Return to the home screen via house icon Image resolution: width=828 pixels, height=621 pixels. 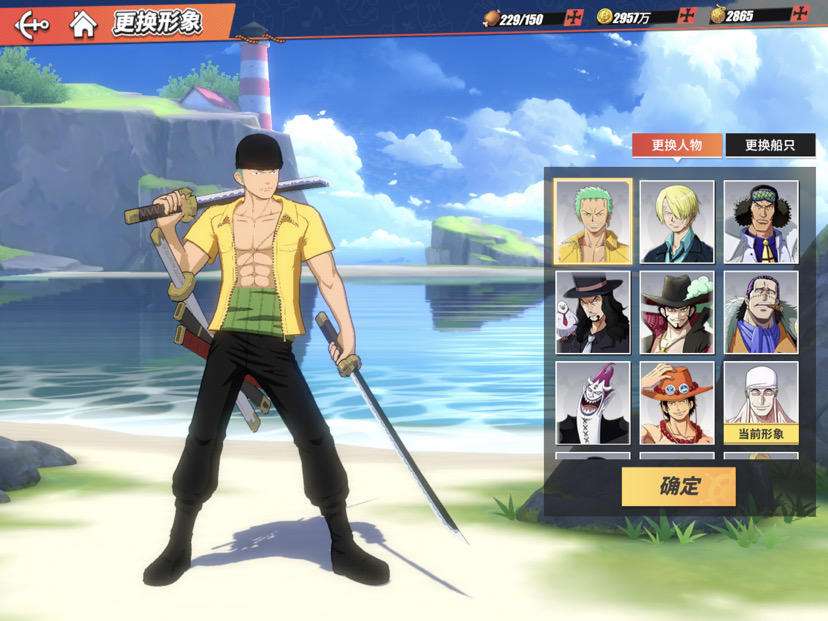click(83, 23)
